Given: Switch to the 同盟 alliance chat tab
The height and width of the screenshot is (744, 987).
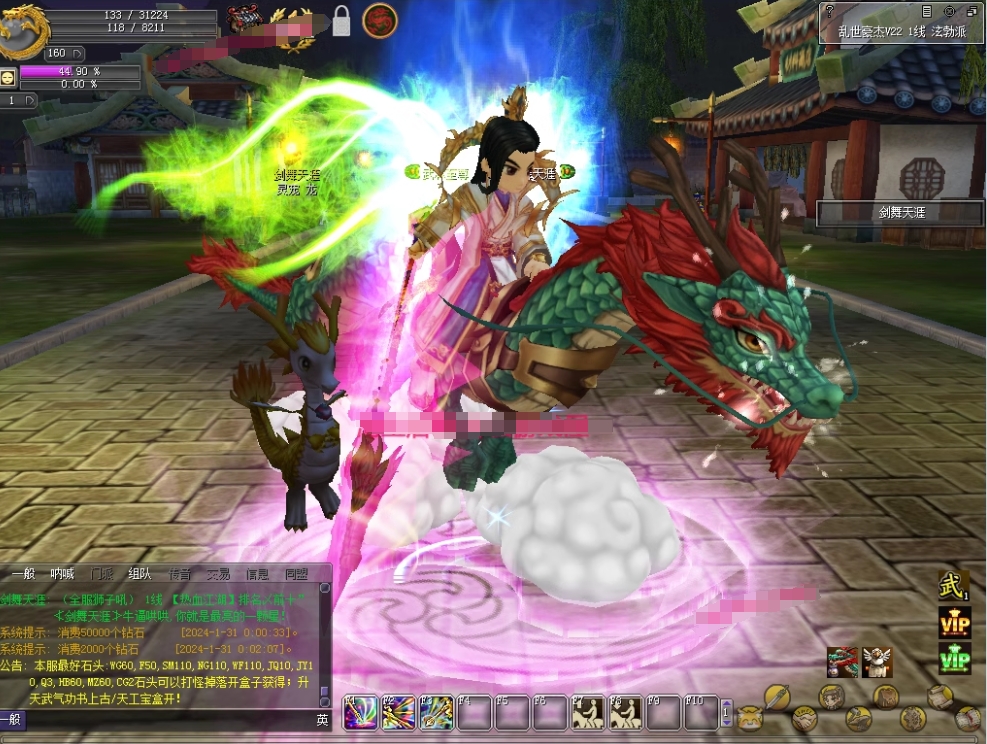Looking at the screenshot, I should [x=296, y=574].
